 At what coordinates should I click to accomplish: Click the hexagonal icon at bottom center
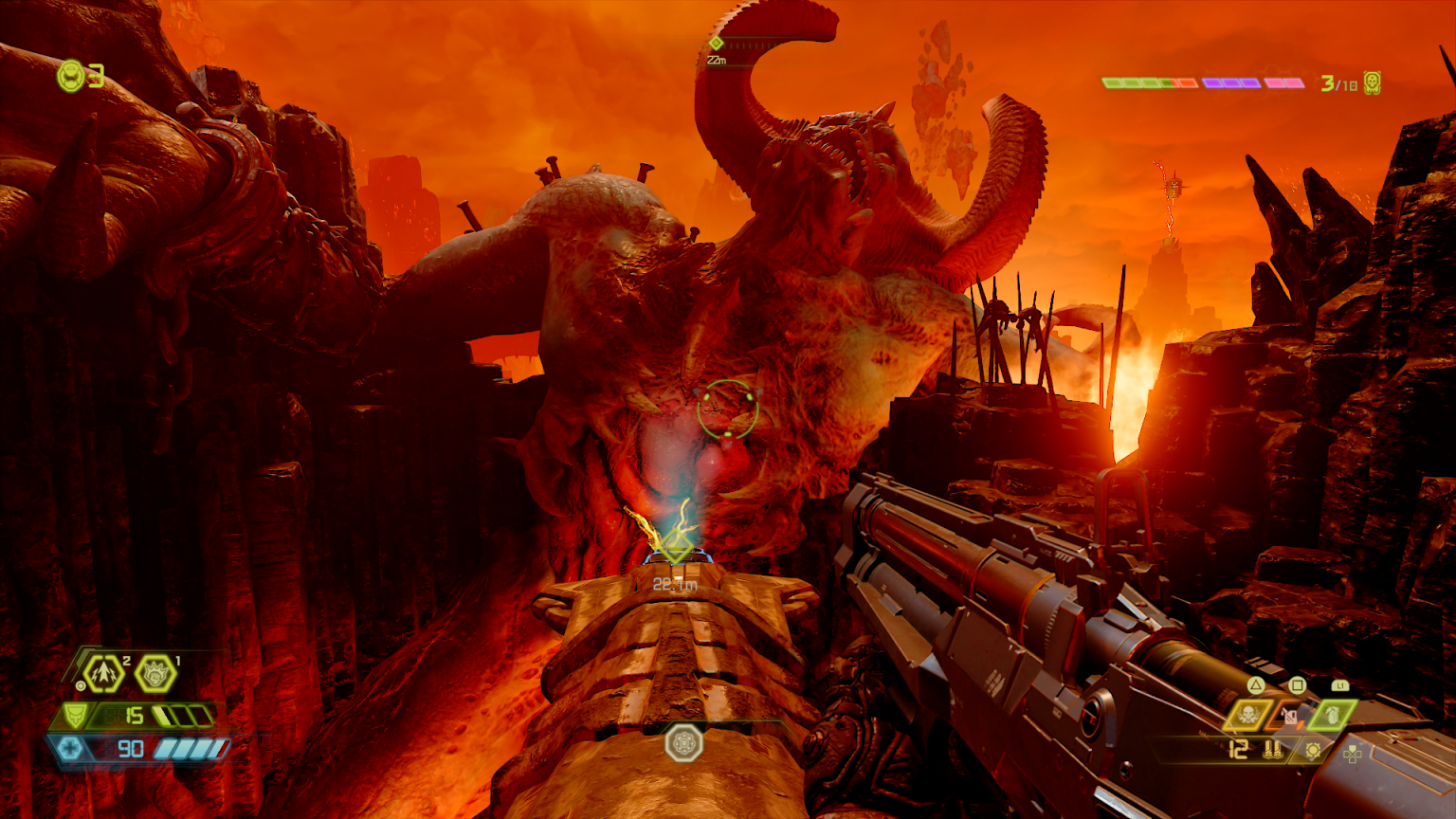tap(683, 742)
